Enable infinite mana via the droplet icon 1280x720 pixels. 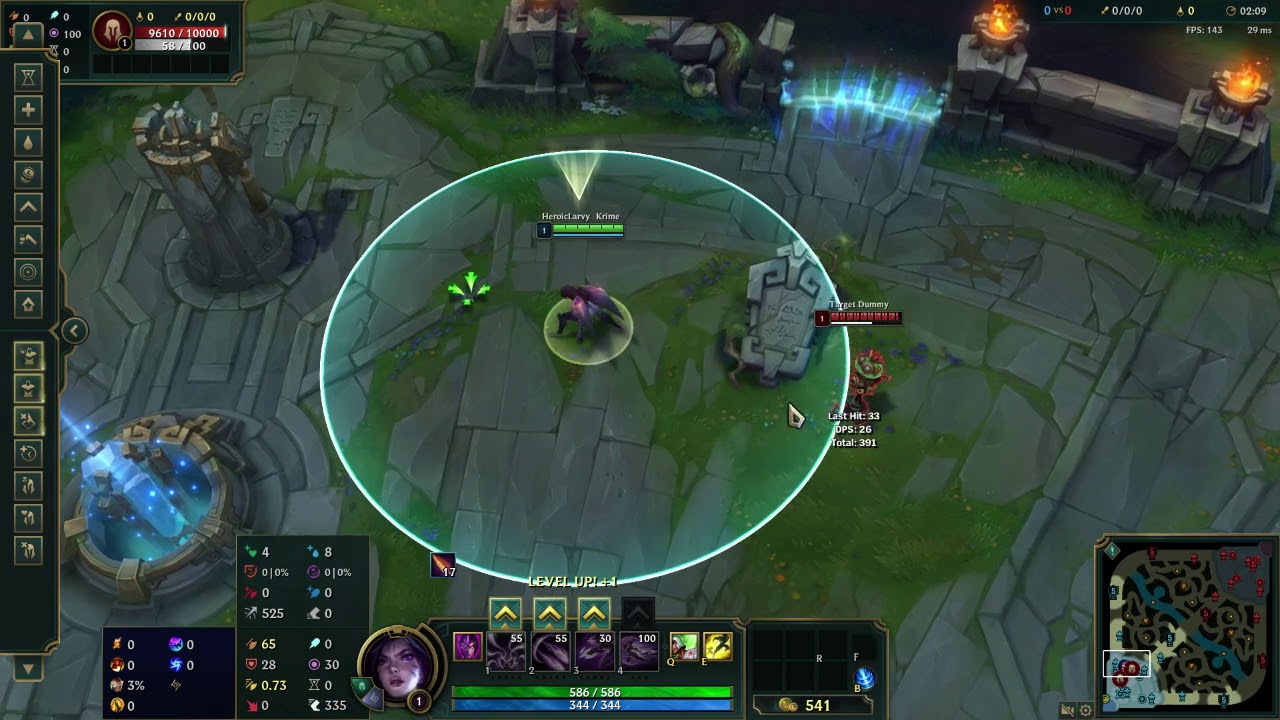pyautogui.click(x=28, y=141)
